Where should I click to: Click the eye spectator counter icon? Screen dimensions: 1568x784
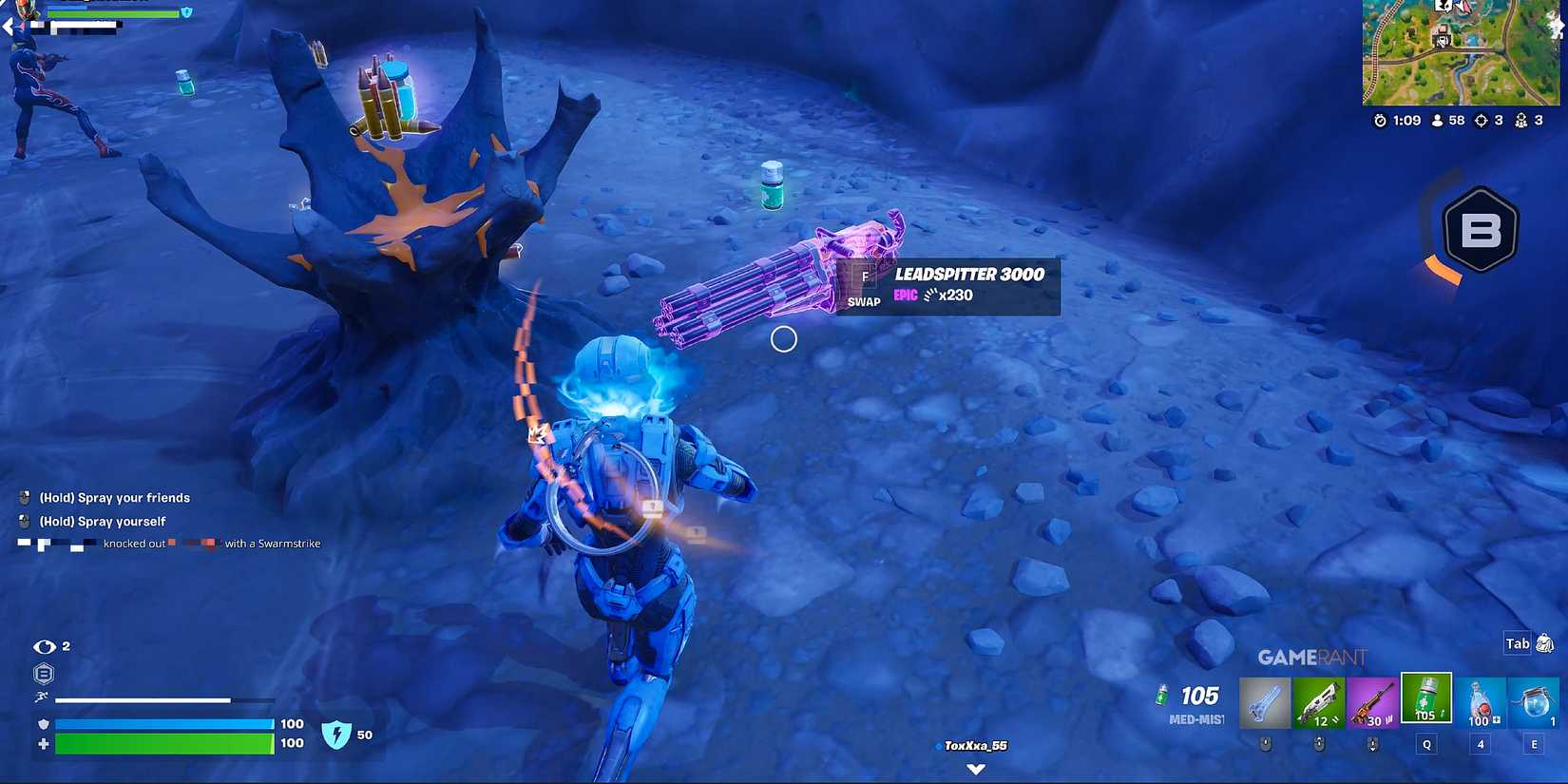(42, 645)
